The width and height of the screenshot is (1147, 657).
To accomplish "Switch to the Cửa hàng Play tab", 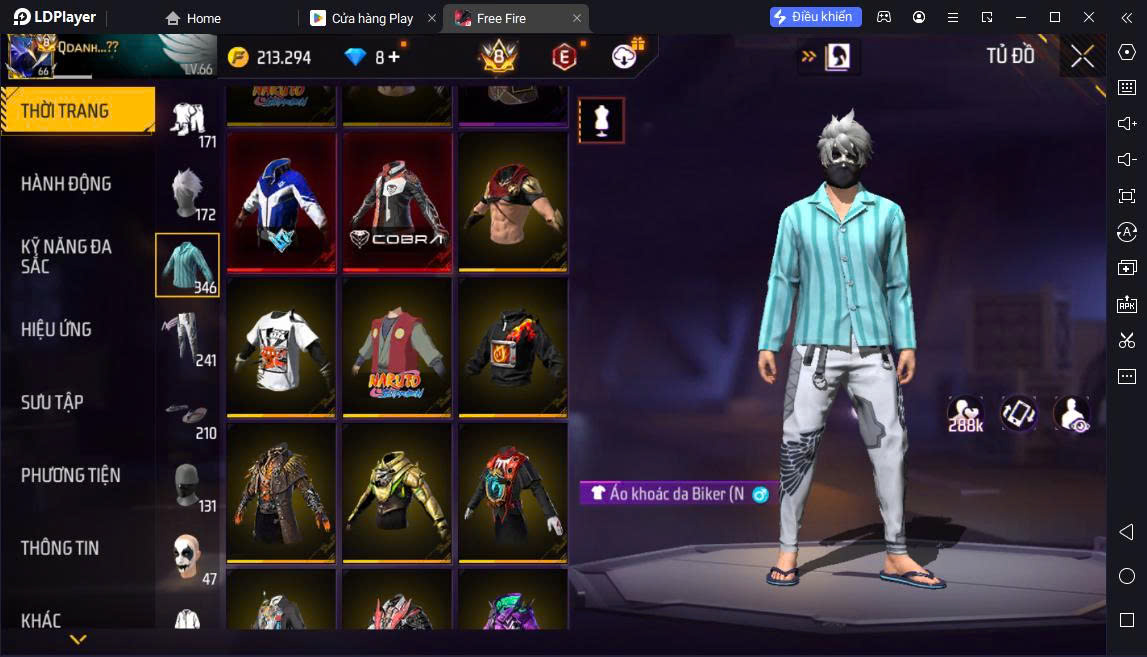I will (x=372, y=18).
